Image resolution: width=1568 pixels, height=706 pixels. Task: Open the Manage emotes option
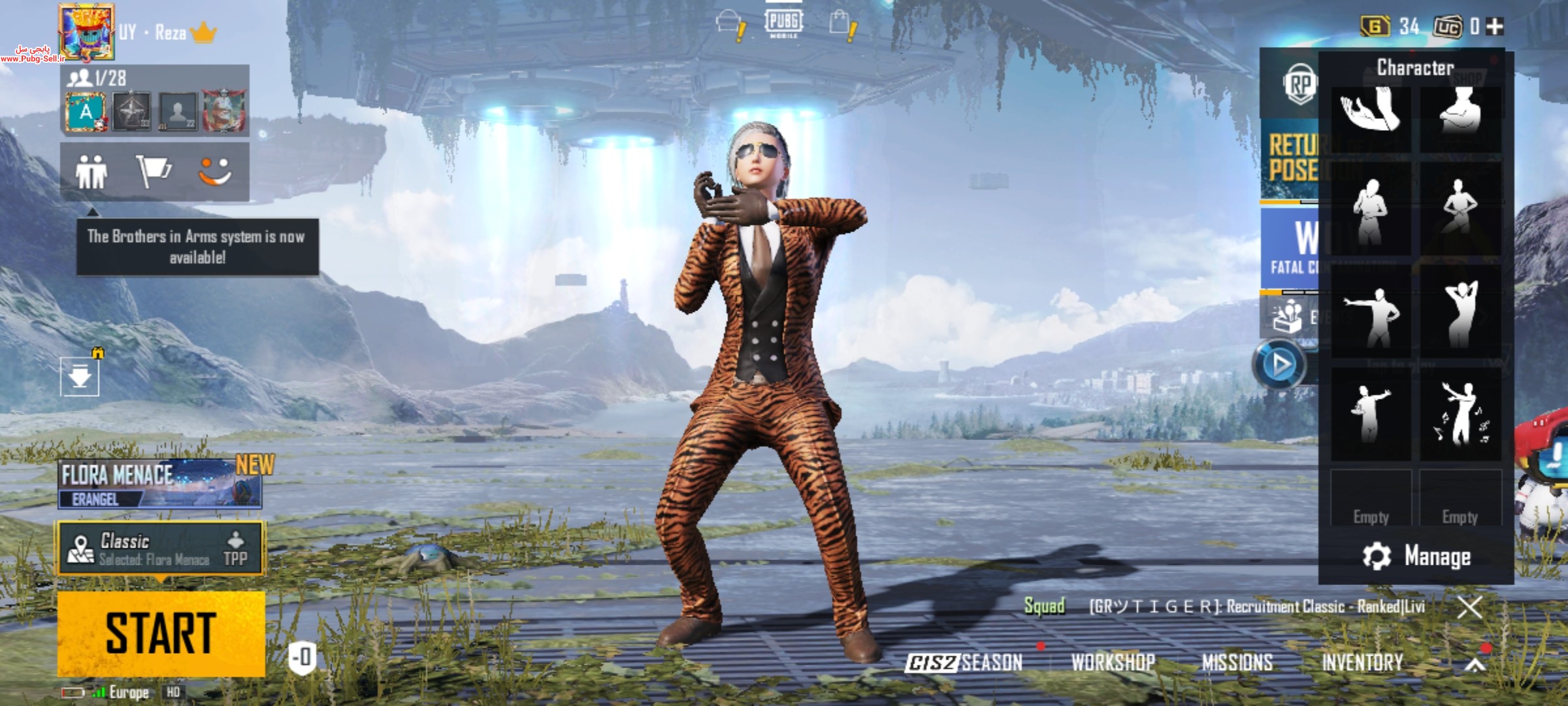[1416, 556]
